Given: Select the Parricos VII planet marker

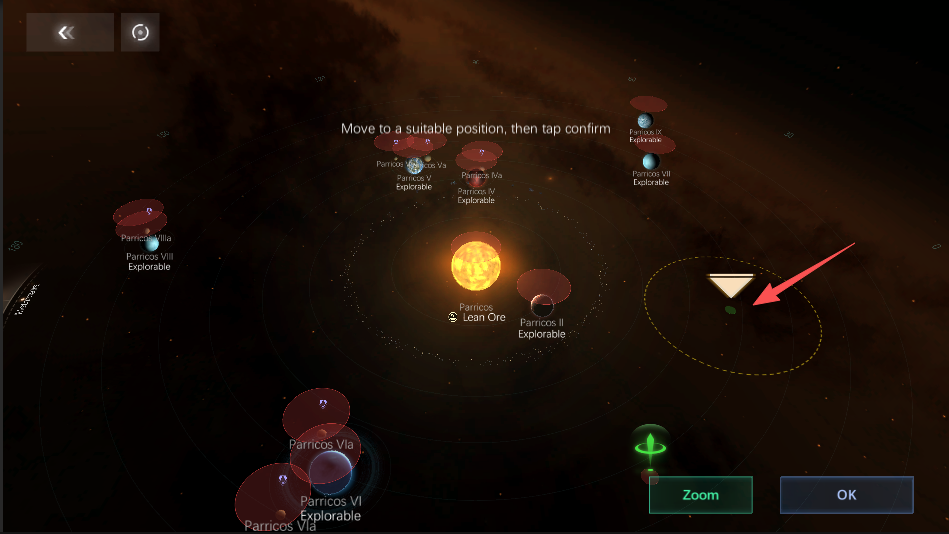Looking at the screenshot, I should click(x=650, y=161).
